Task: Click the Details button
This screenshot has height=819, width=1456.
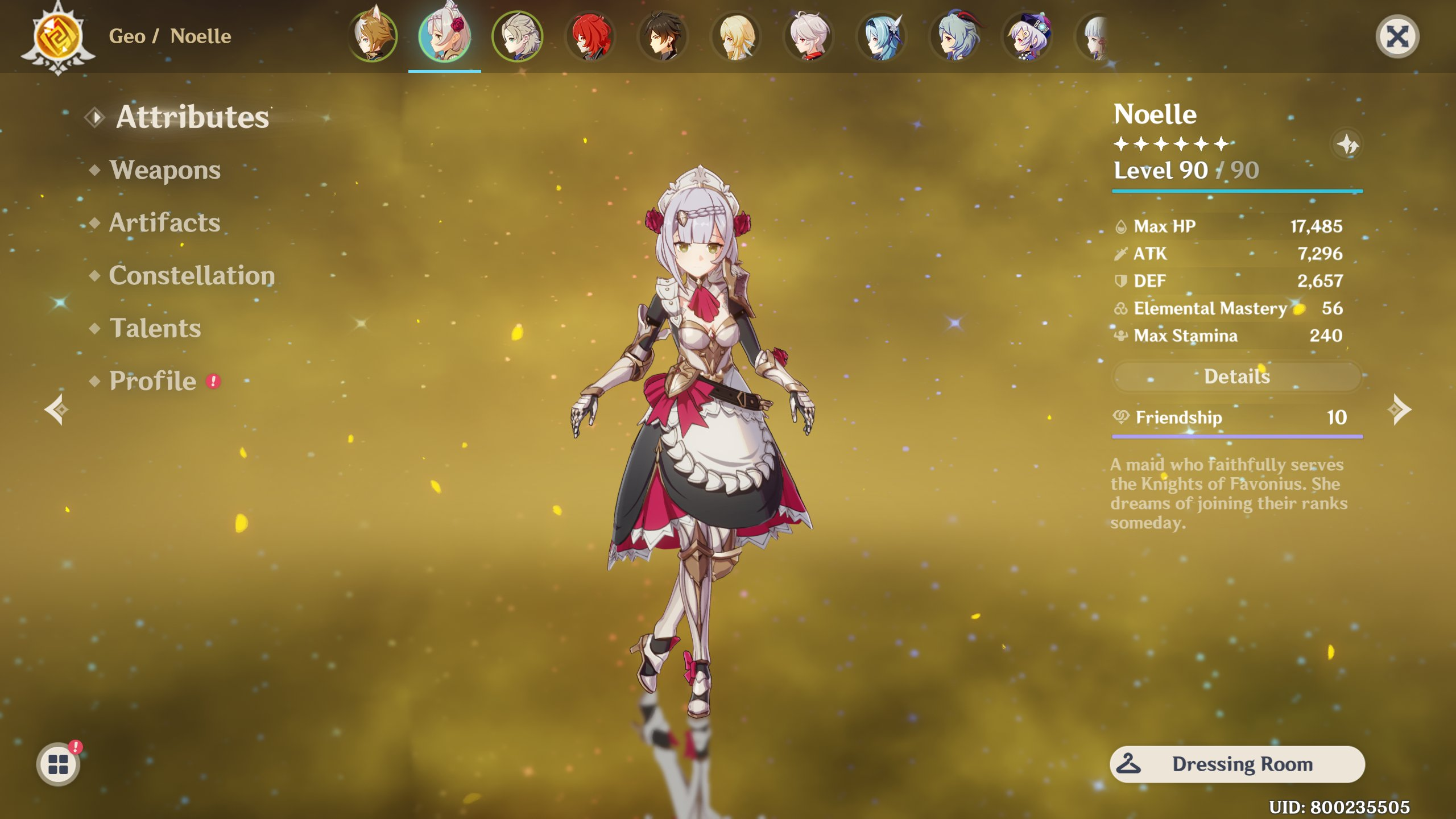Action: (1237, 377)
